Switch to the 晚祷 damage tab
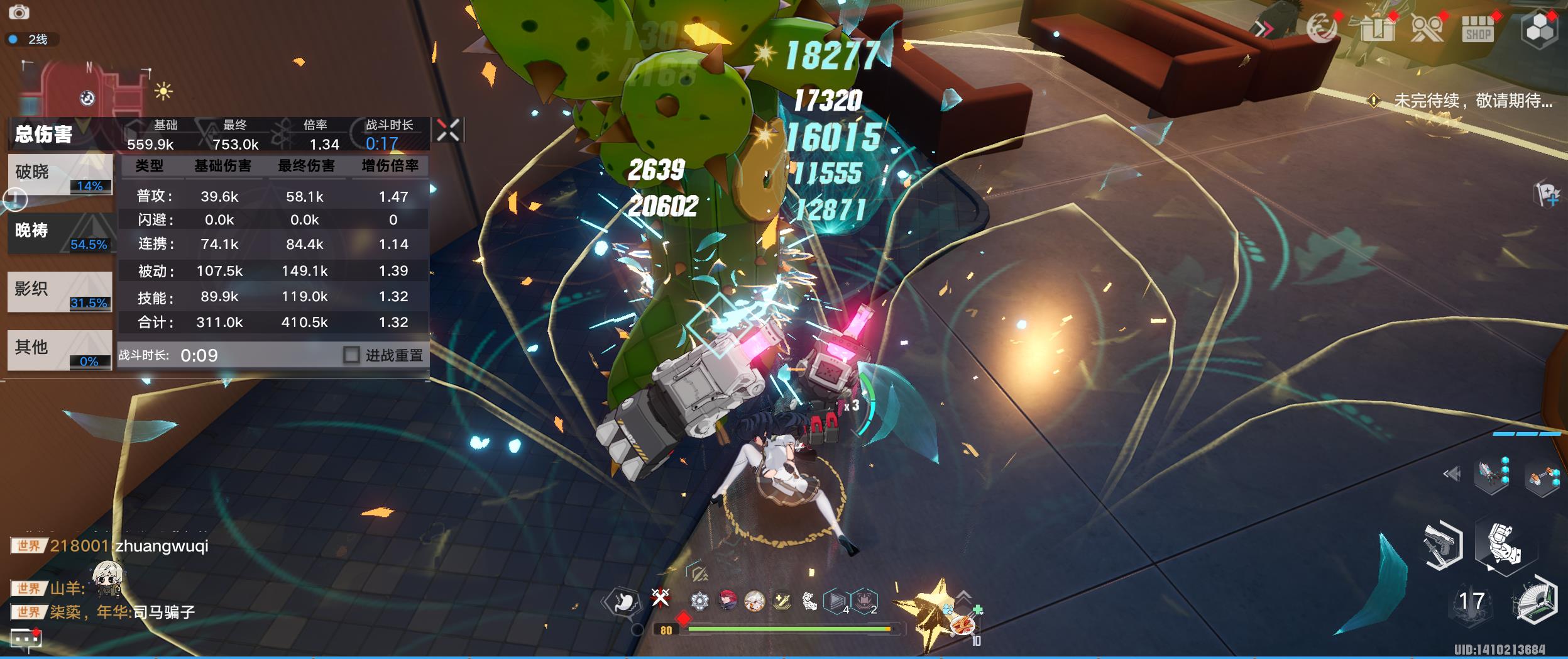Viewport: 1568px width, 659px height. [x=60, y=233]
